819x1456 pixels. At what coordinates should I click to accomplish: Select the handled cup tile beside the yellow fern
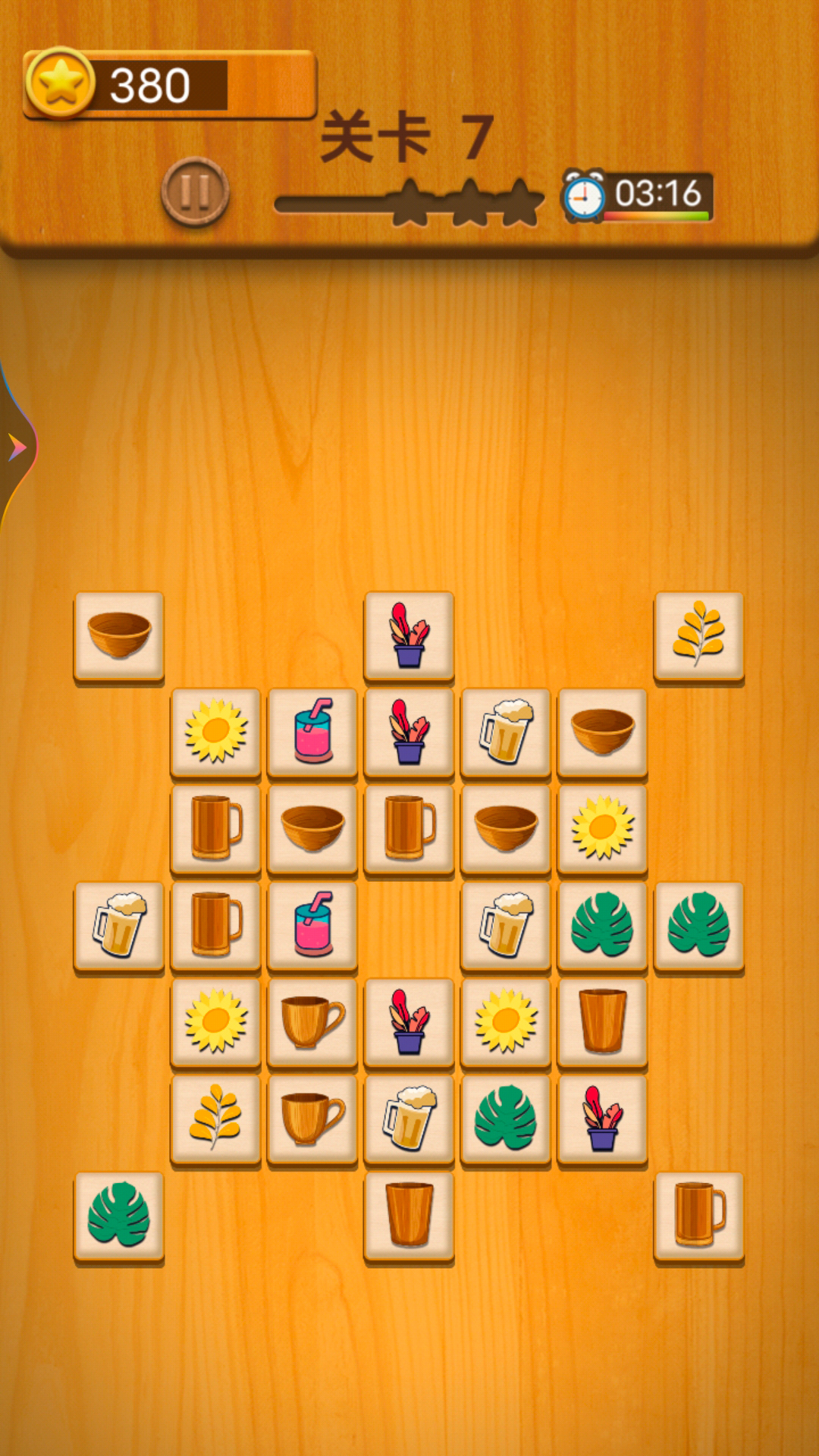(x=312, y=1118)
